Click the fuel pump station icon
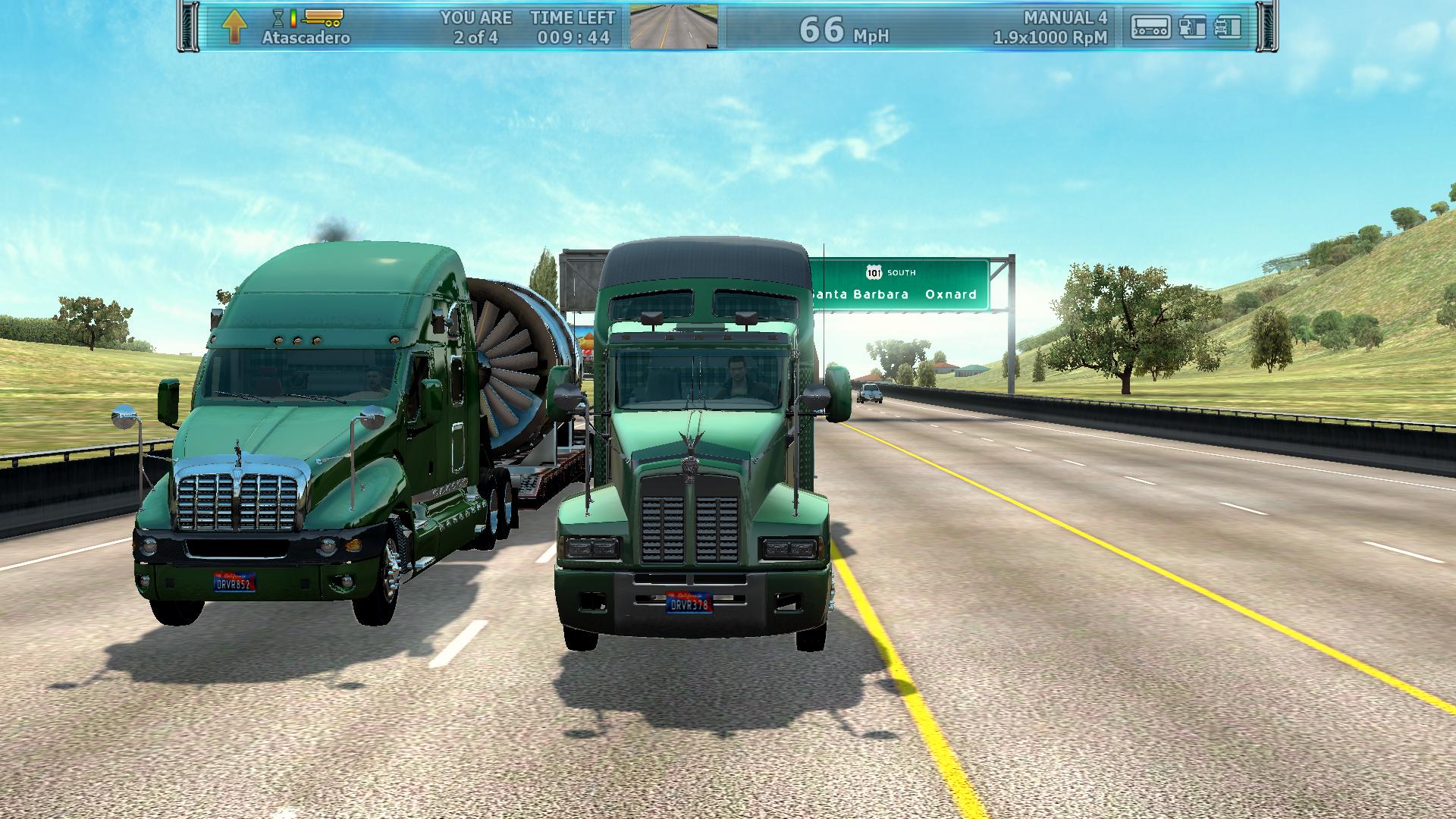The height and width of the screenshot is (819, 1456). [x=1192, y=27]
